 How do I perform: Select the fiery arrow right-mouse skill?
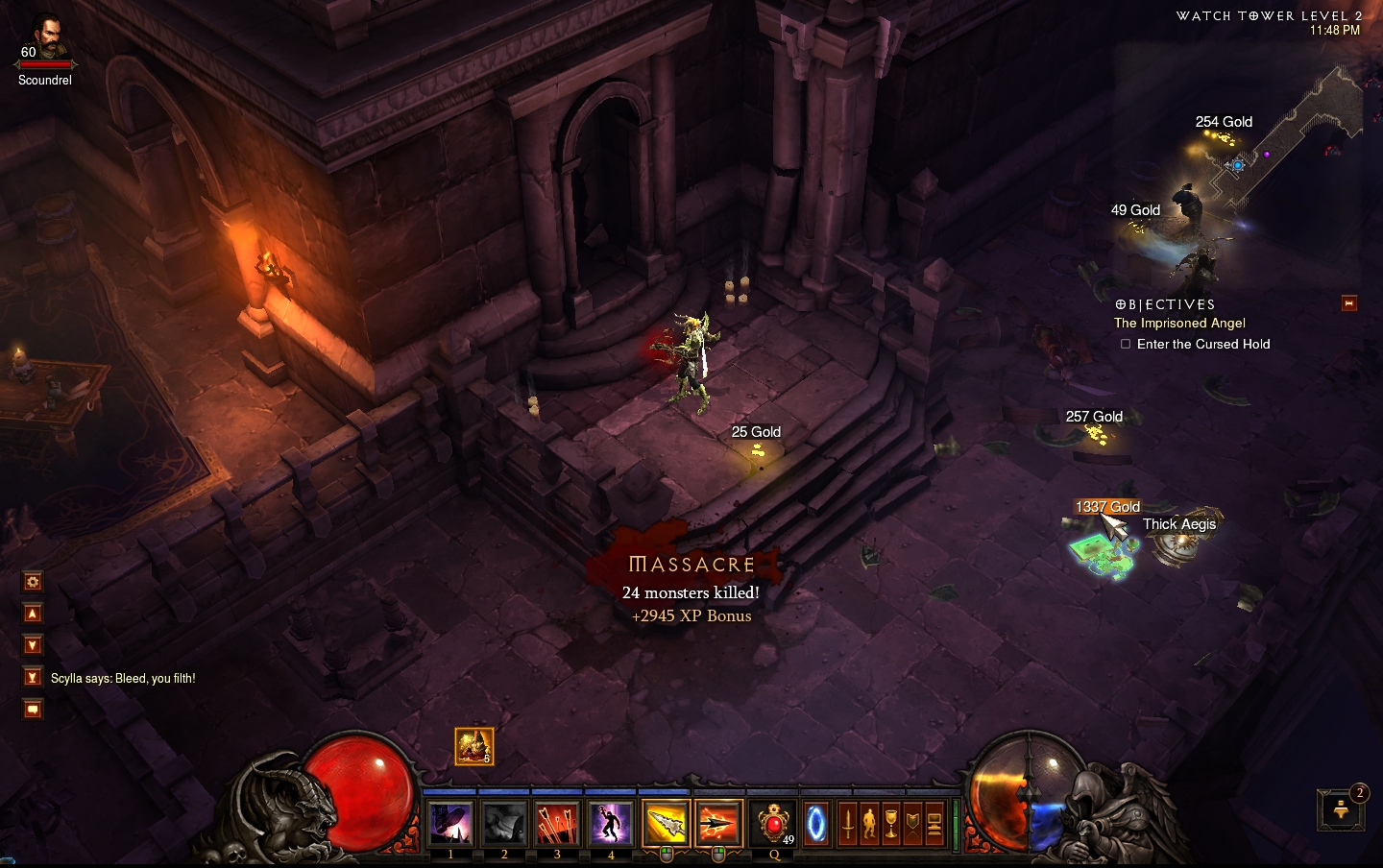718,824
